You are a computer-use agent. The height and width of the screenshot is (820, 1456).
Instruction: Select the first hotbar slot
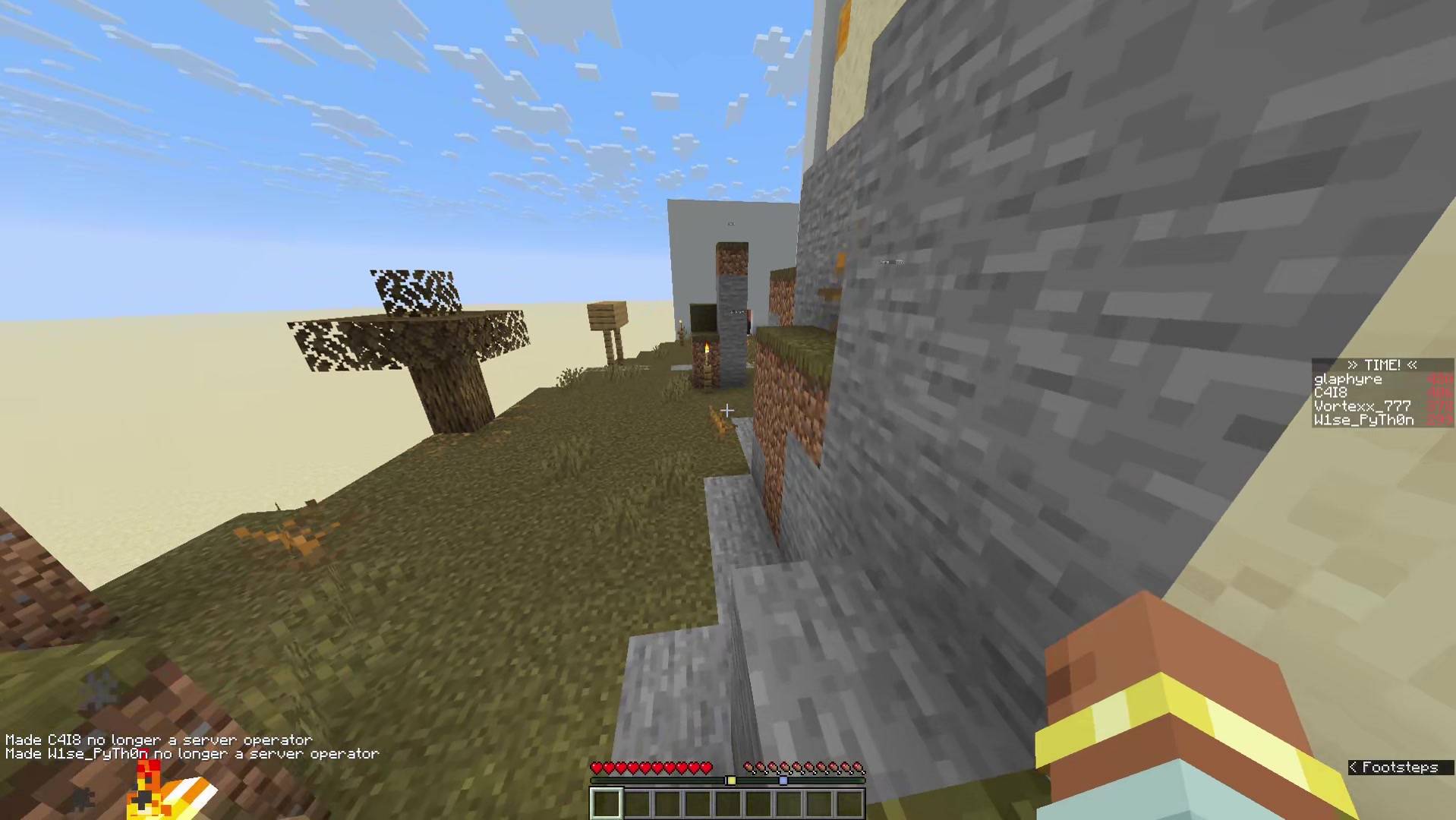(605, 803)
